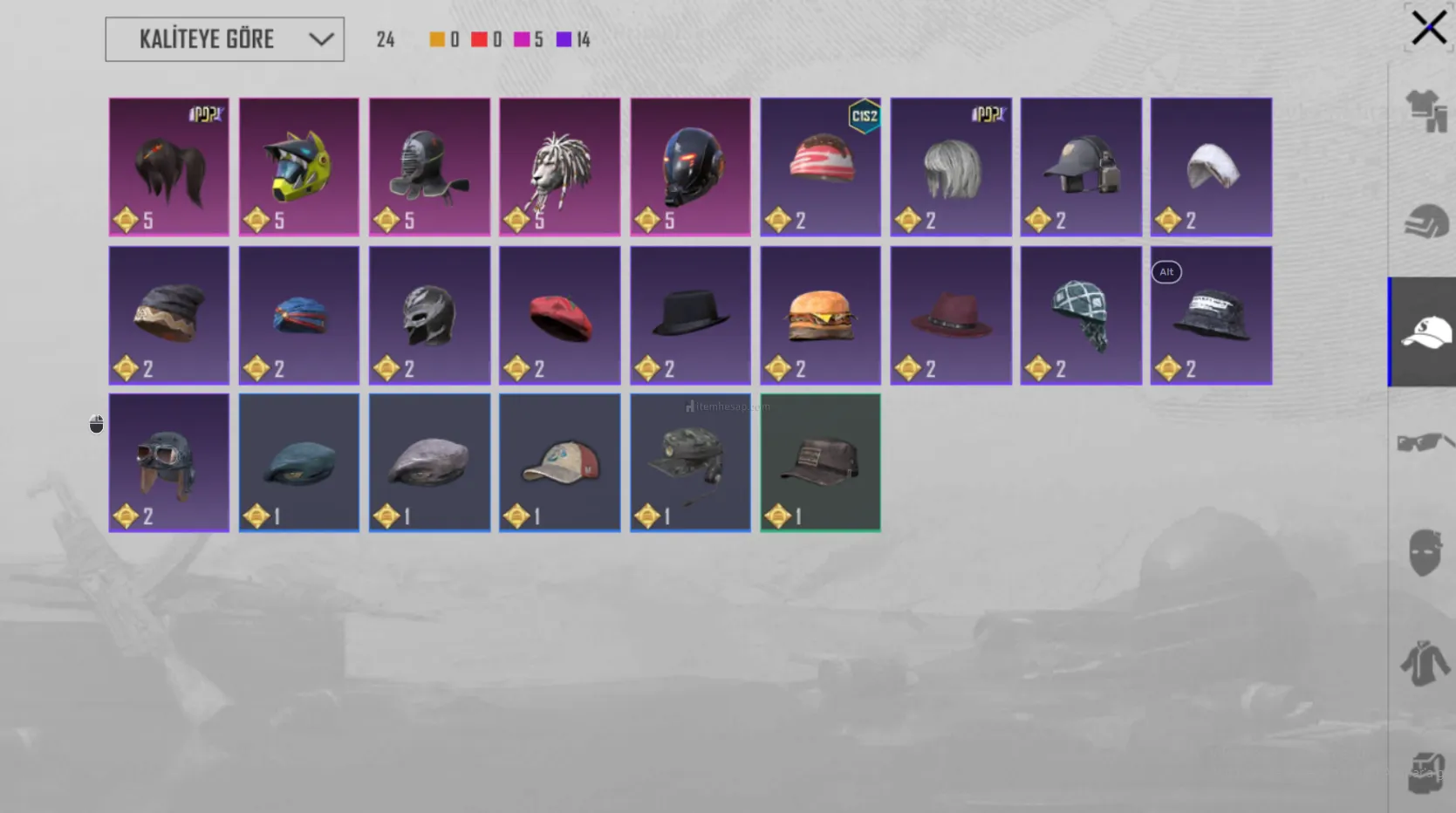Pick the black top hat item

click(x=690, y=315)
